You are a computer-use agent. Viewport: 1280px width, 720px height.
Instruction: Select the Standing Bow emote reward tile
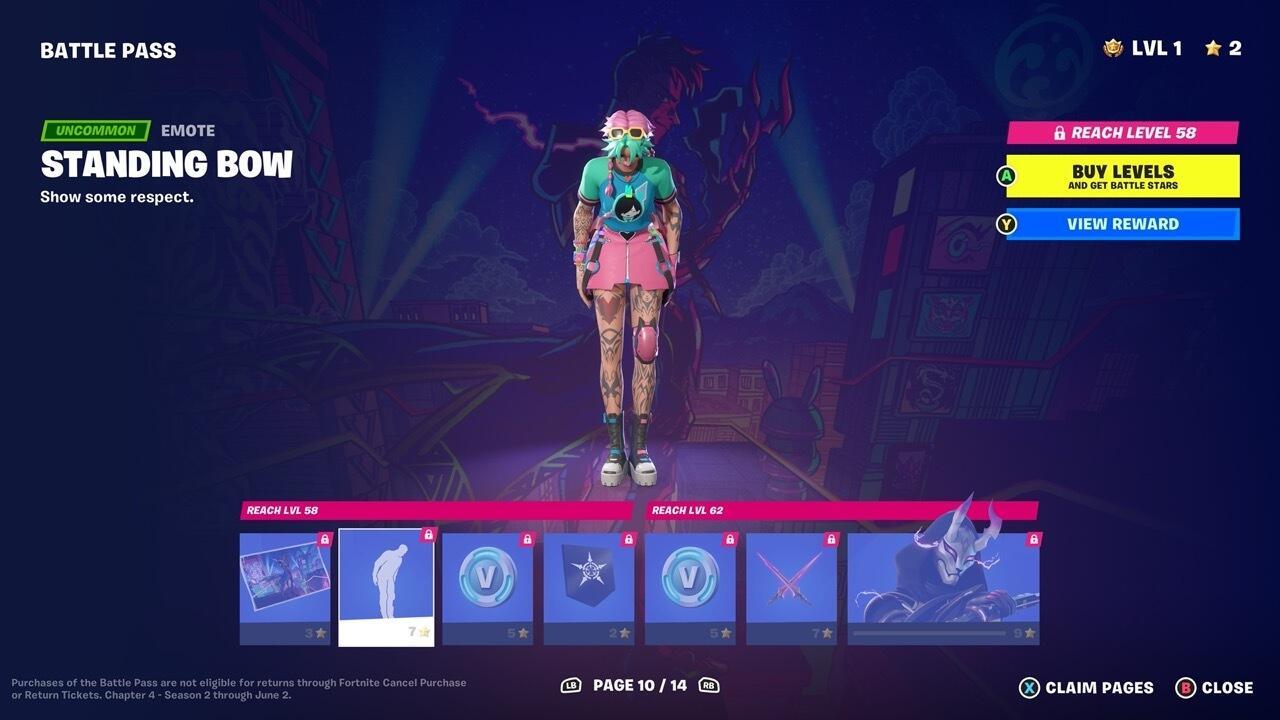(x=385, y=585)
